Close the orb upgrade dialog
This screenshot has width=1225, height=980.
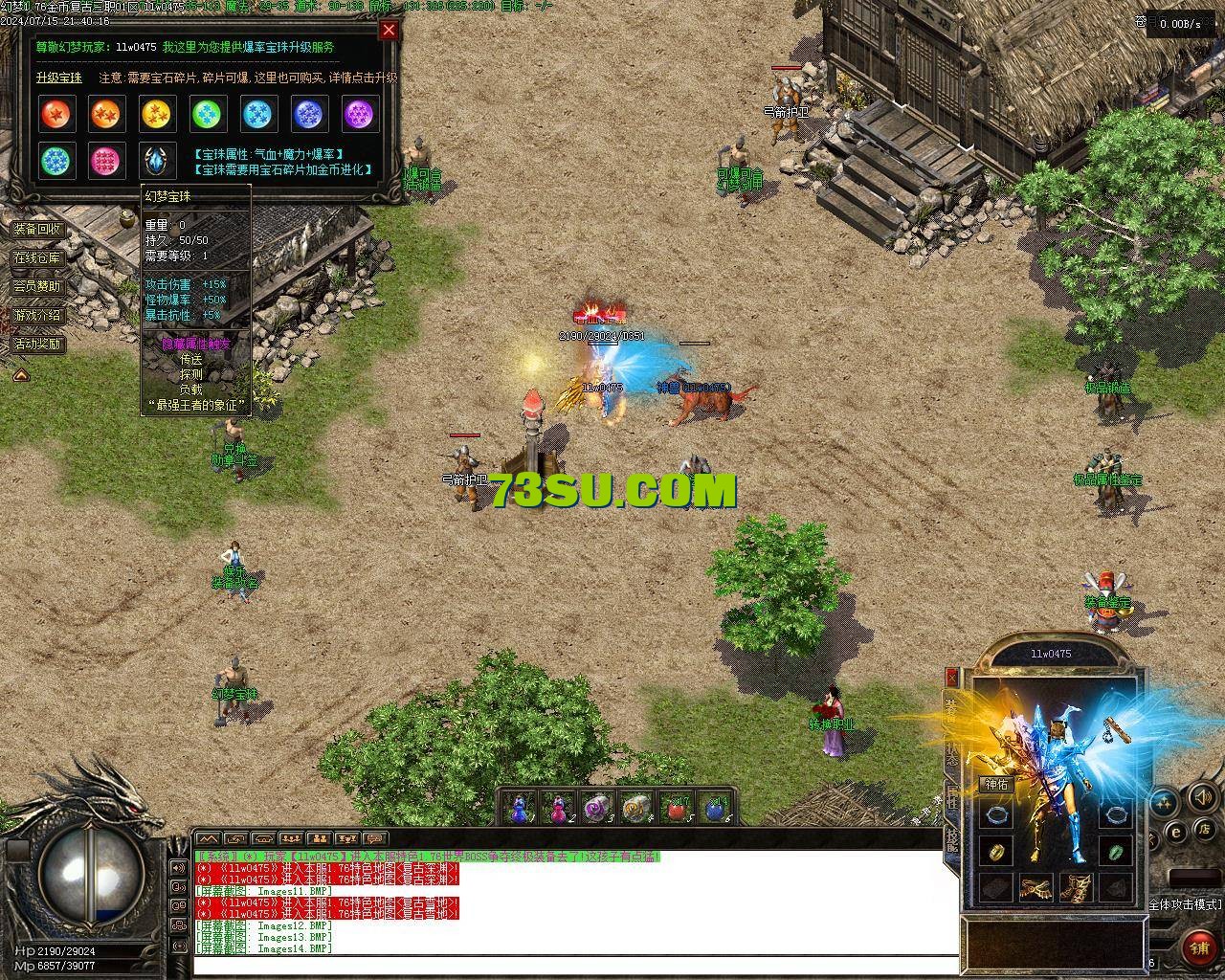389,30
